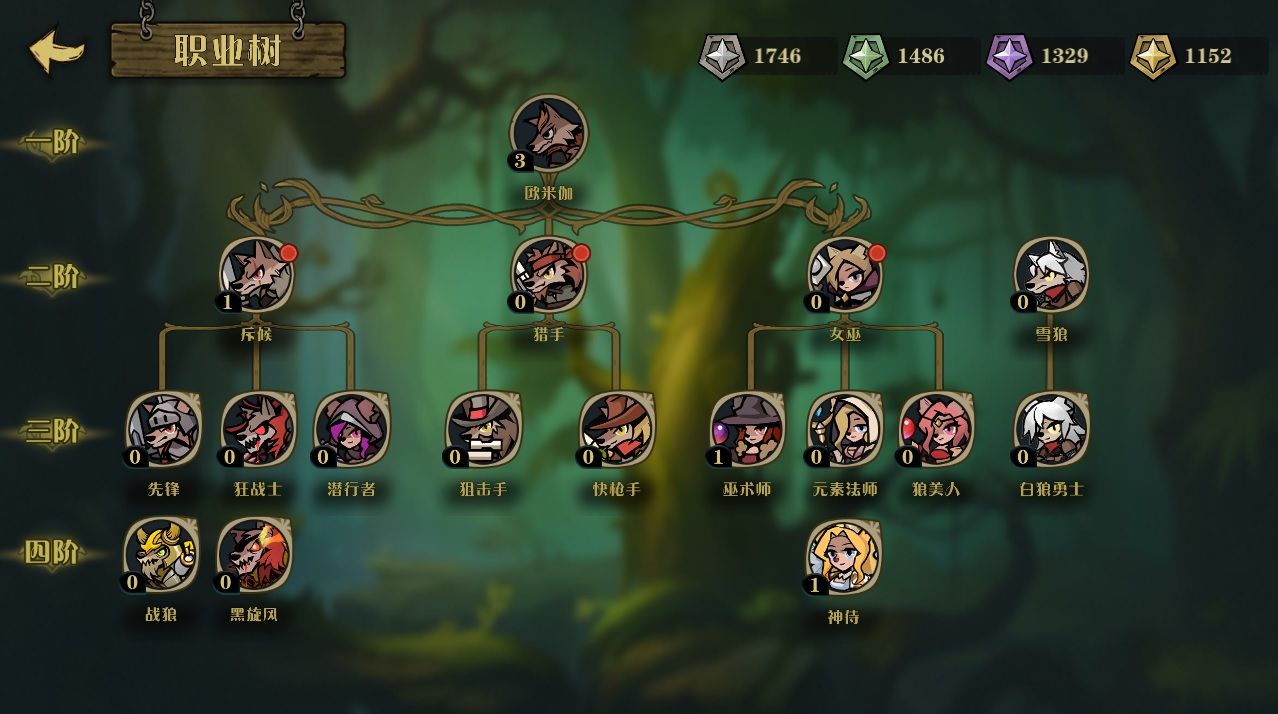
Task: Select the 狼美人 class node
Action: (937, 429)
